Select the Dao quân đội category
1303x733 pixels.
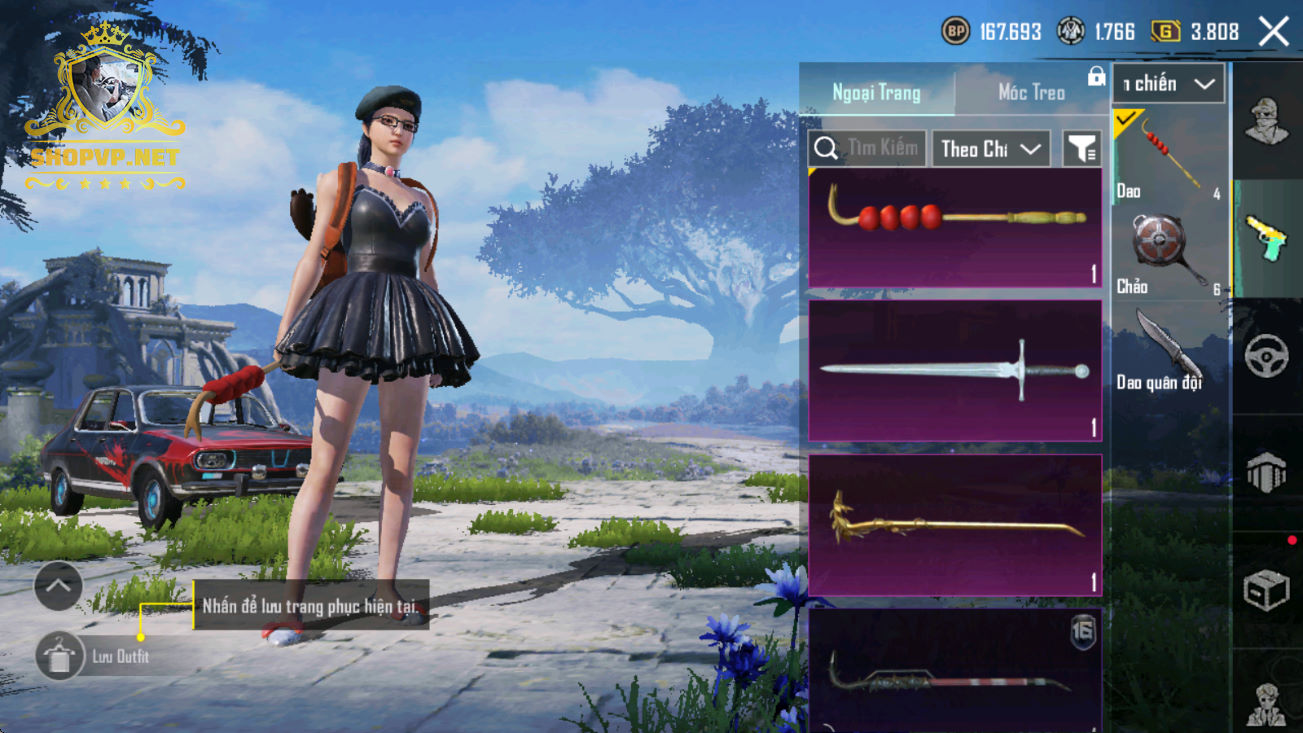(x=1168, y=351)
